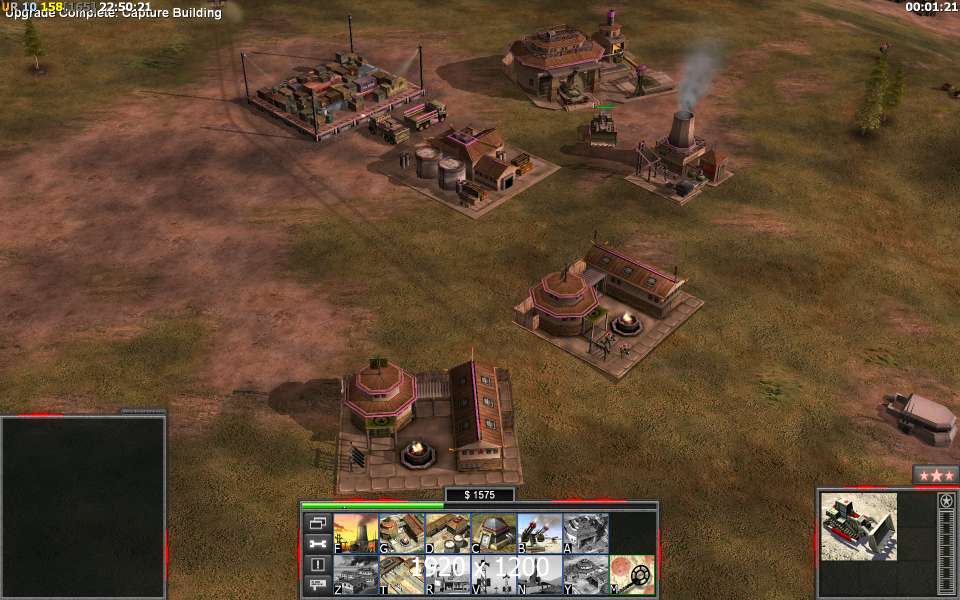Select the war factory build icon labeled A
This screenshot has width=960, height=600.
click(x=585, y=534)
